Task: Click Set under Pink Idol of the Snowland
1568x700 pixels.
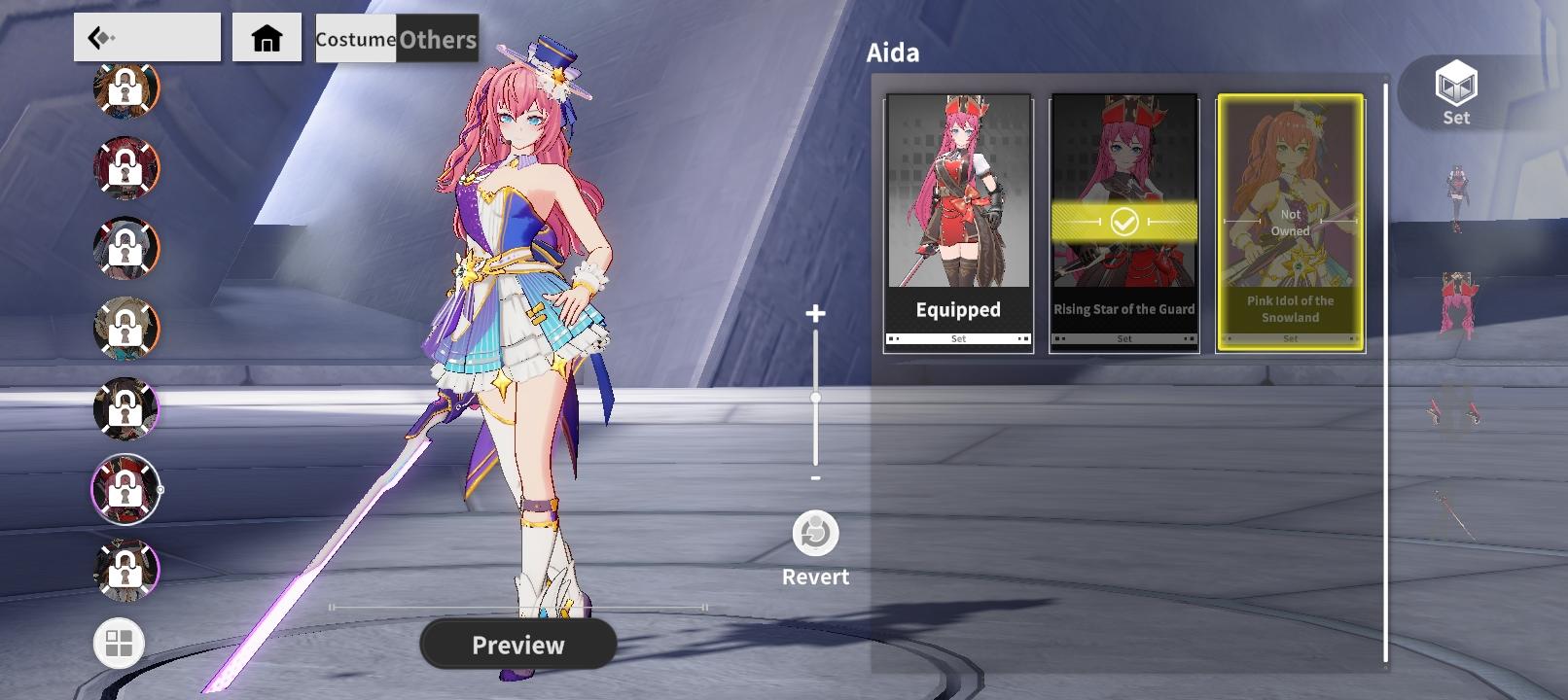Action: [x=1291, y=338]
